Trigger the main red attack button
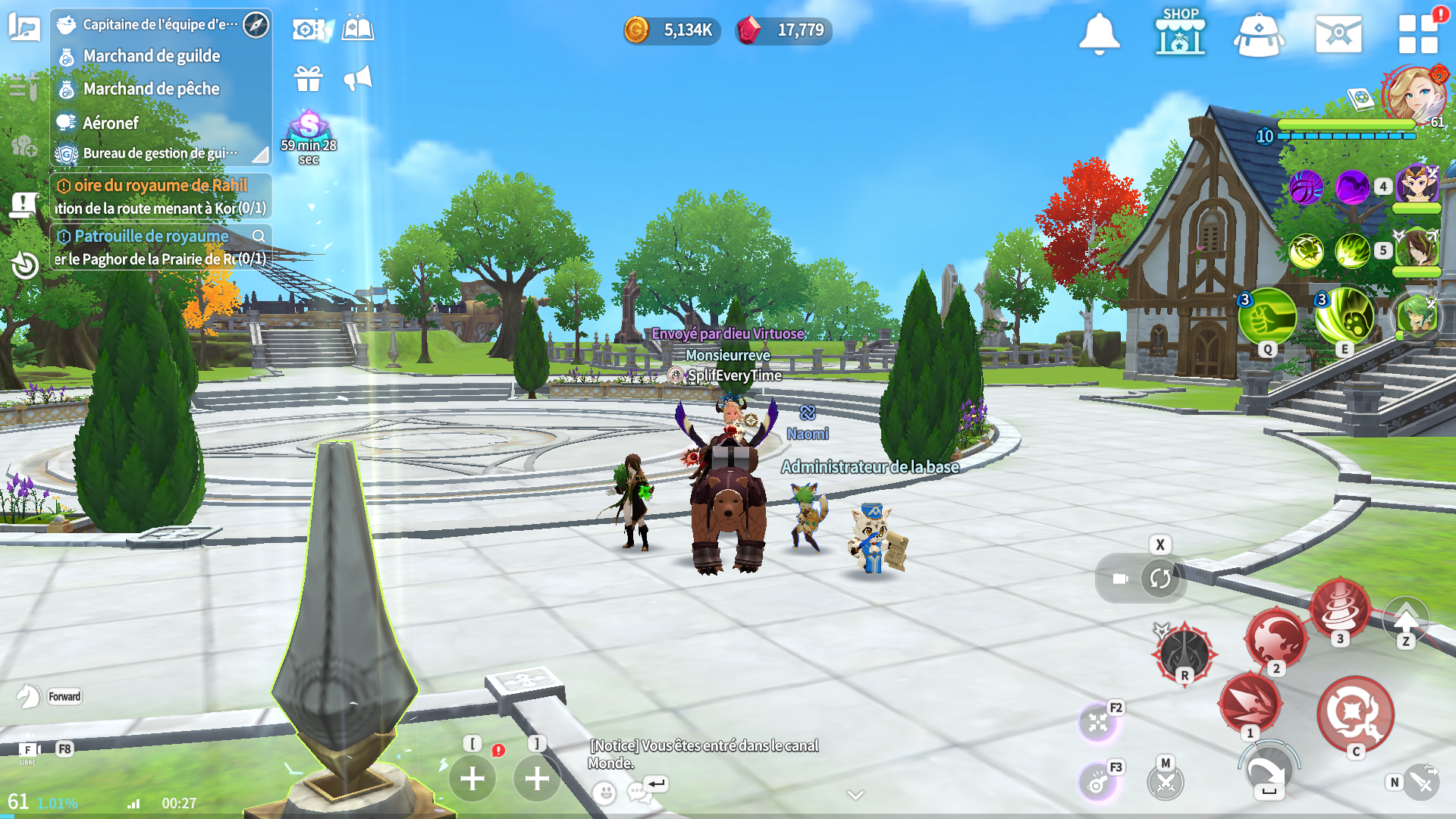 coord(1355,714)
